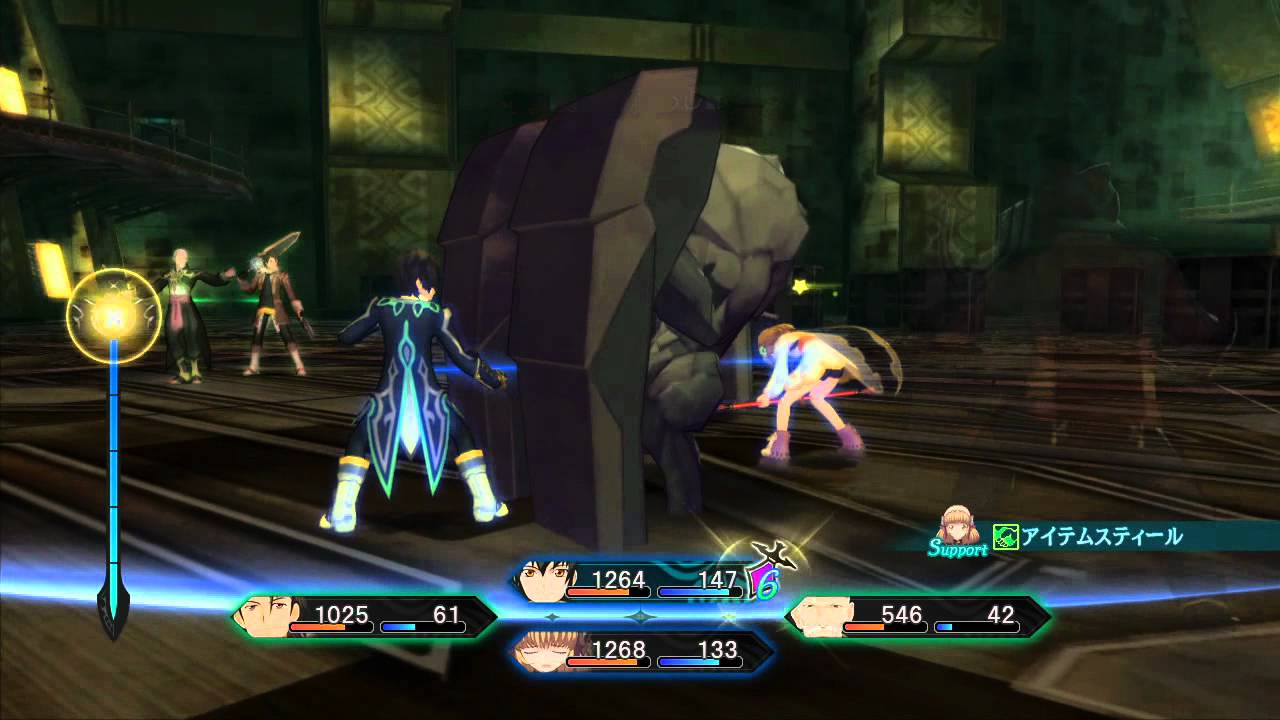Screen dimensions: 1280x720
Task: Select Alvin's party portrait panel
Action: tap(365, 617)
